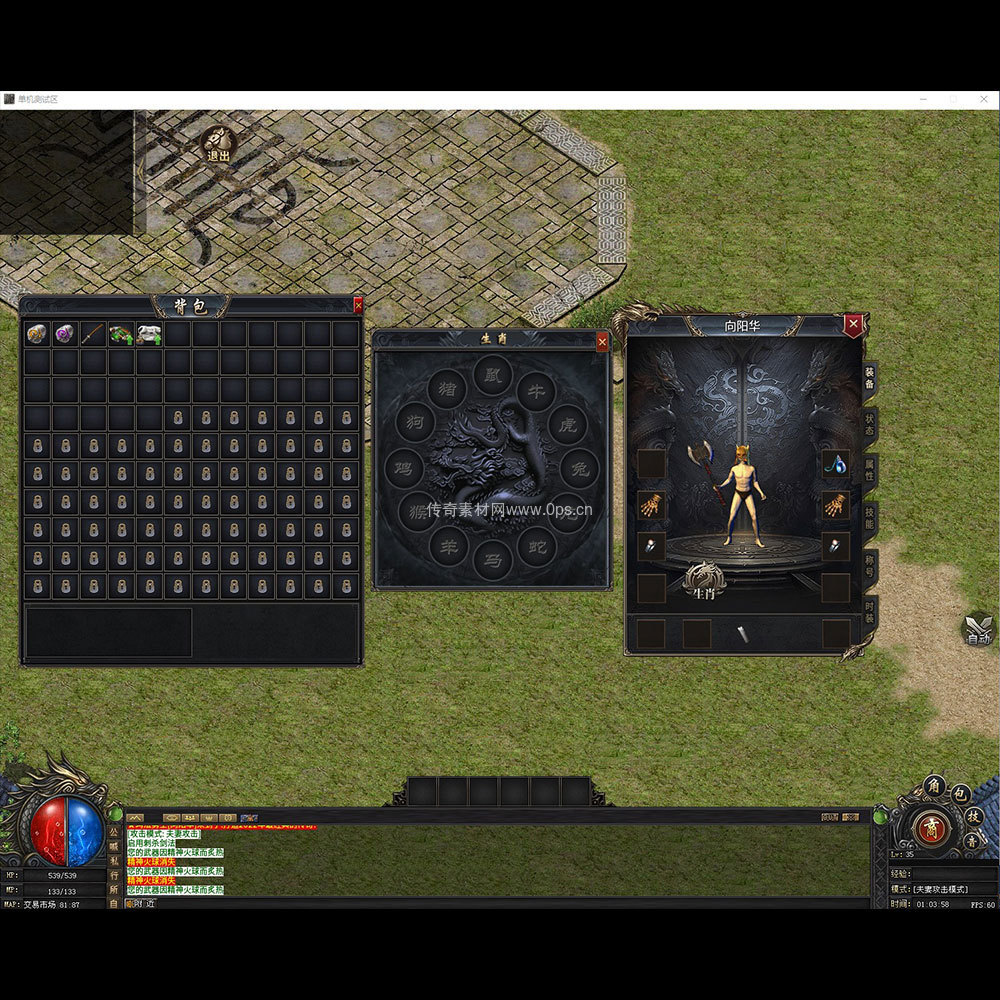Select the 鼠 rat zodiac slot
Viewport: 1000px width, 1000px height.
491,374
